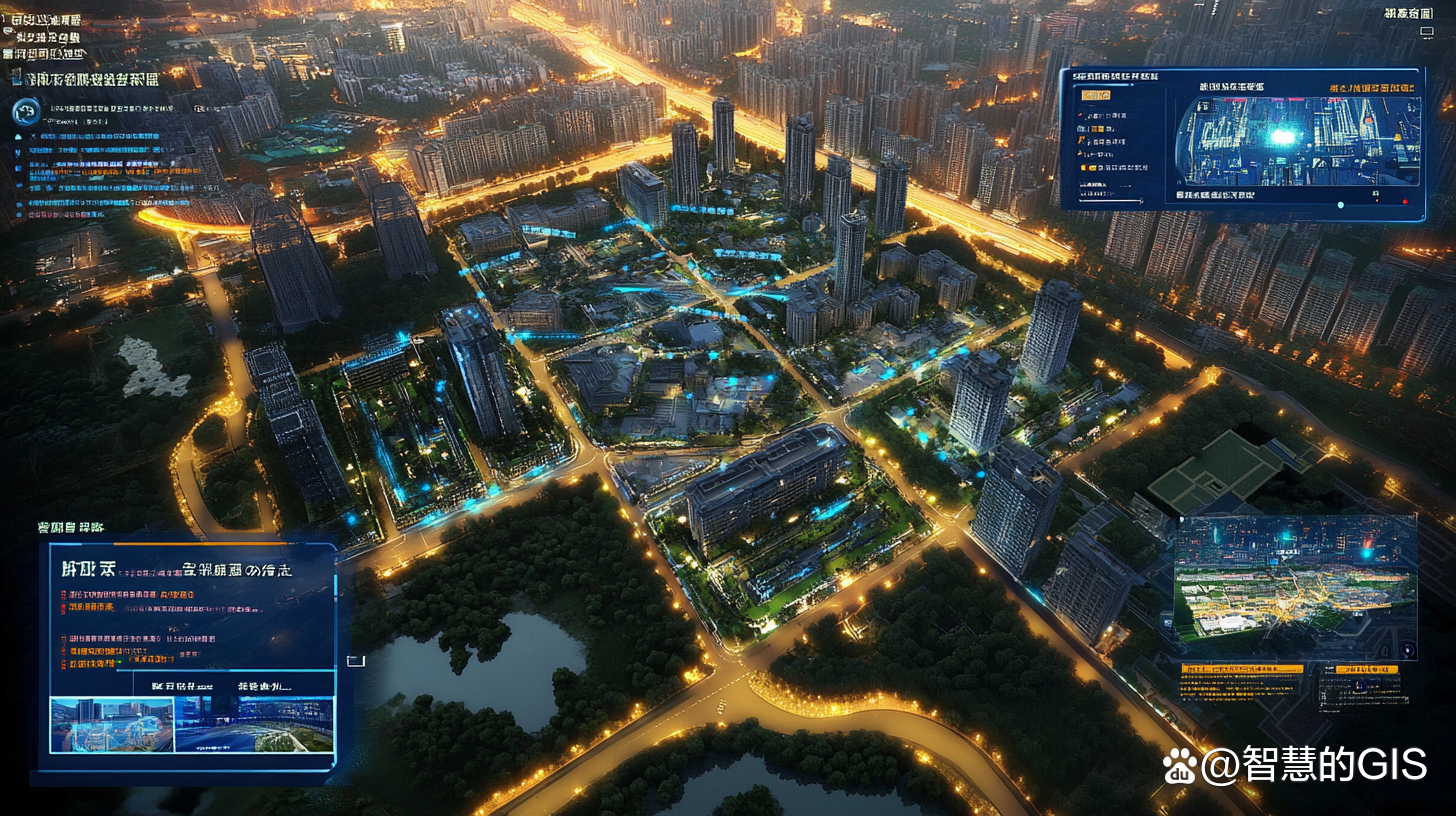Click the cyan dot on top-right panel's bottom edge
Viewport: 1456px width, 816px height.
(1341, 205)
